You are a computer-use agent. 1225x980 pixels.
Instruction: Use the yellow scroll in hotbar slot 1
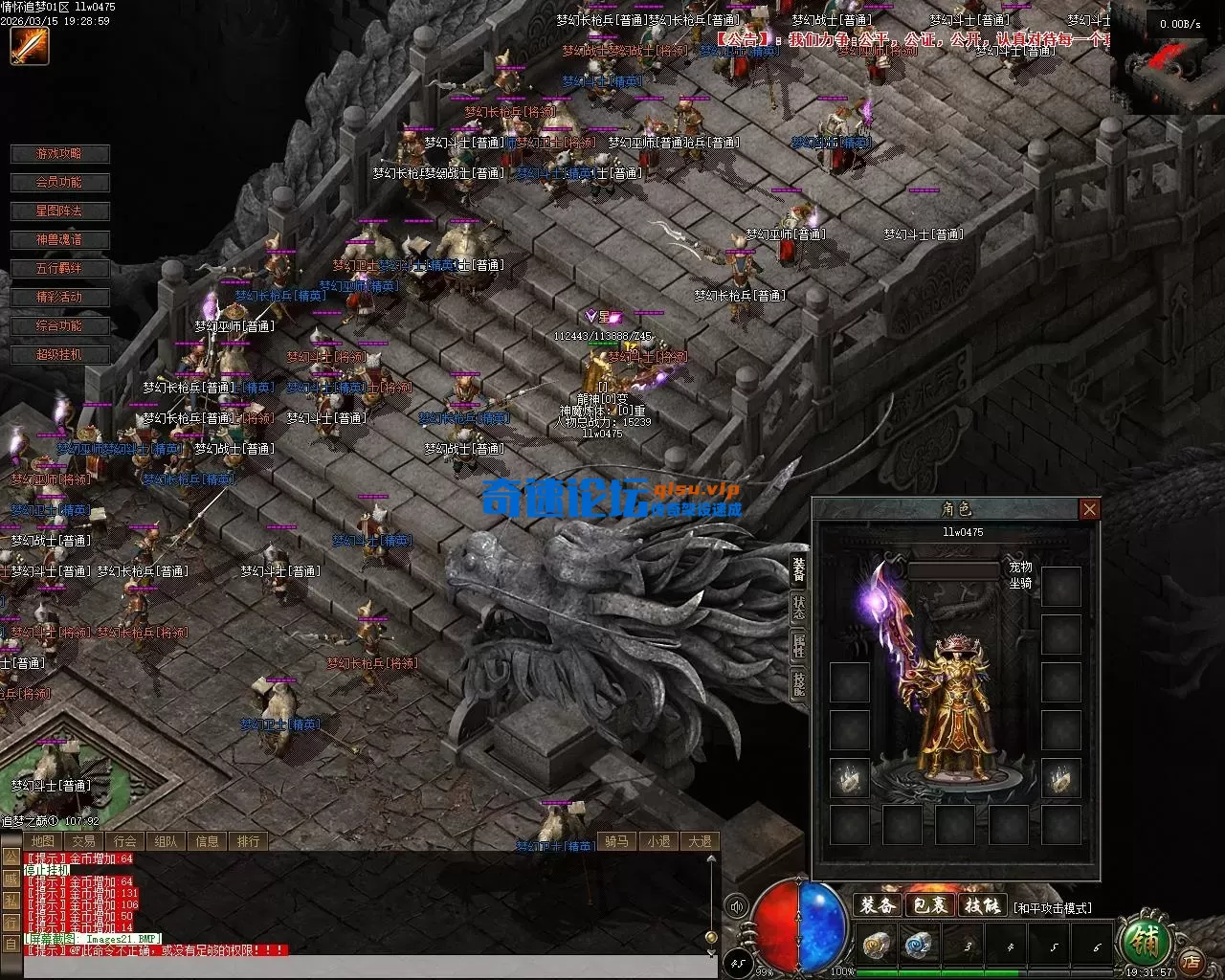click(875, 947)
